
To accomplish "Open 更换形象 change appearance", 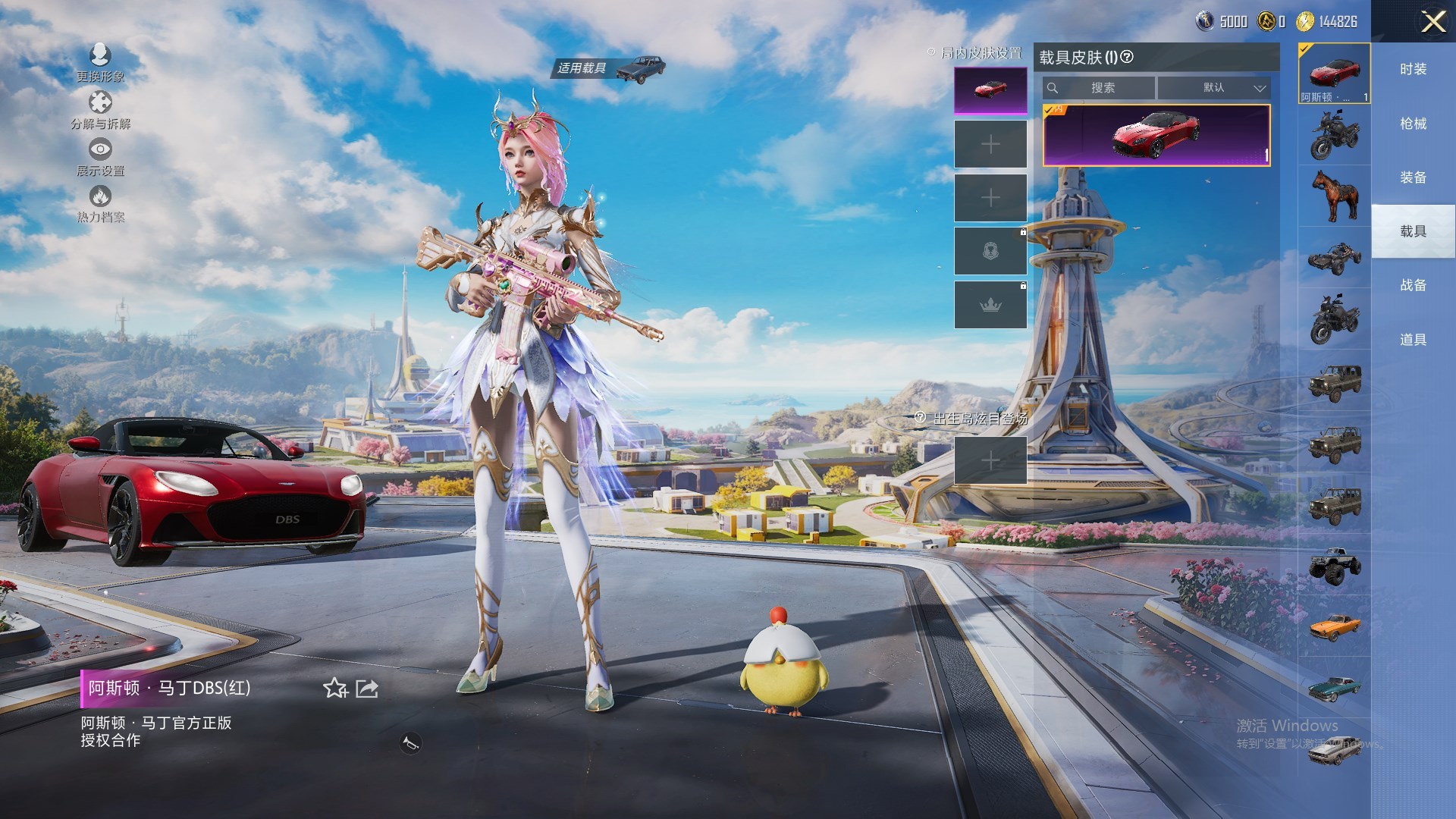I will [x=100, y=62].
